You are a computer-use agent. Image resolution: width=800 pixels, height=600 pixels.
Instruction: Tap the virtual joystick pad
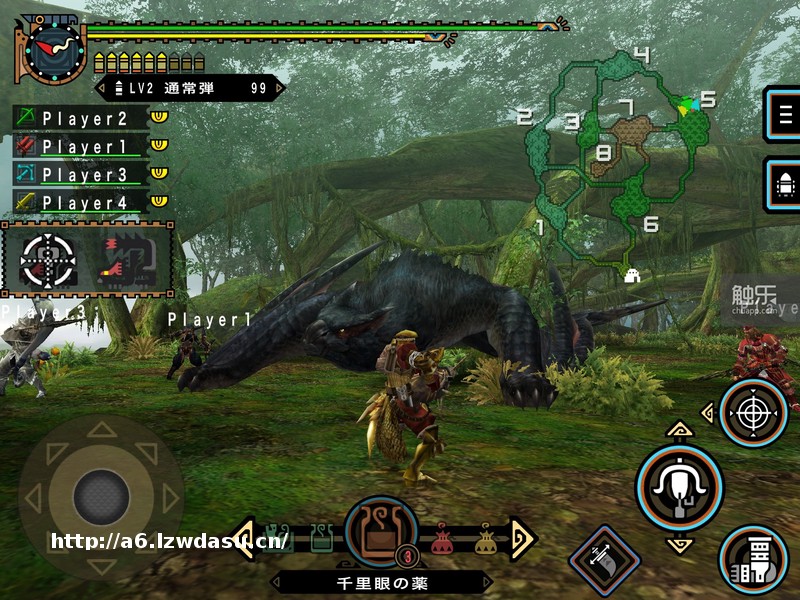101,495
